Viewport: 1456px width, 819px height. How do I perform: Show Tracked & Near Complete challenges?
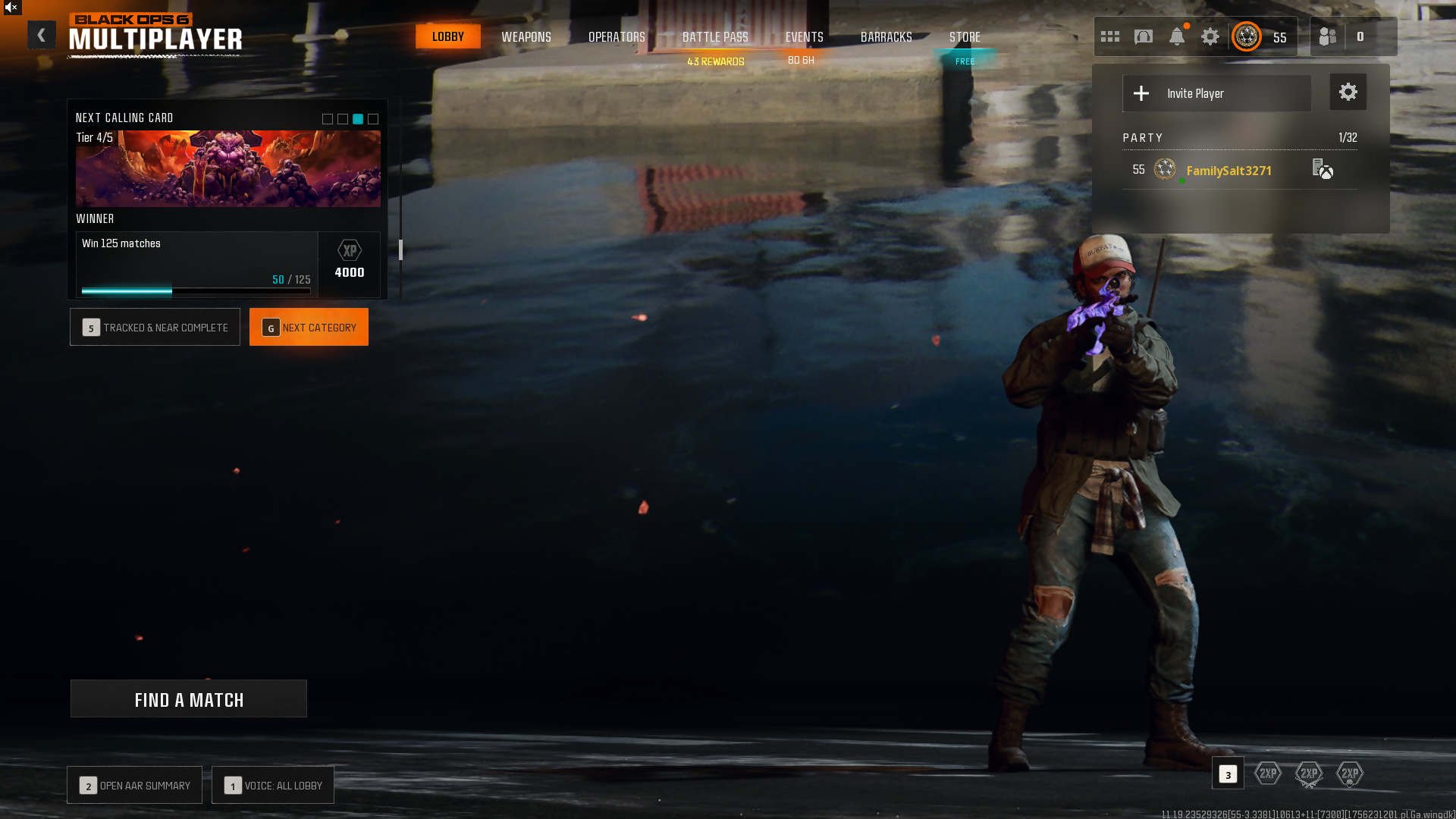[155, 328]
